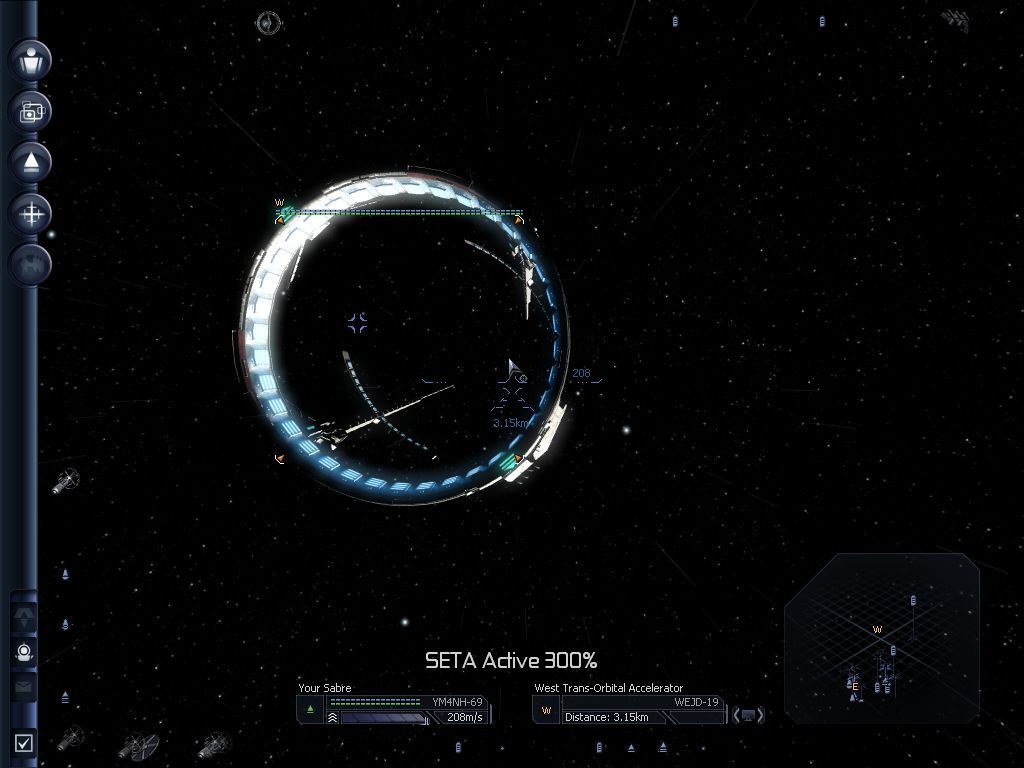This screenshot has height=768, width=1024.
Task: Click the dimmed station icon in sidebar
Action: (x=31, y=264)
